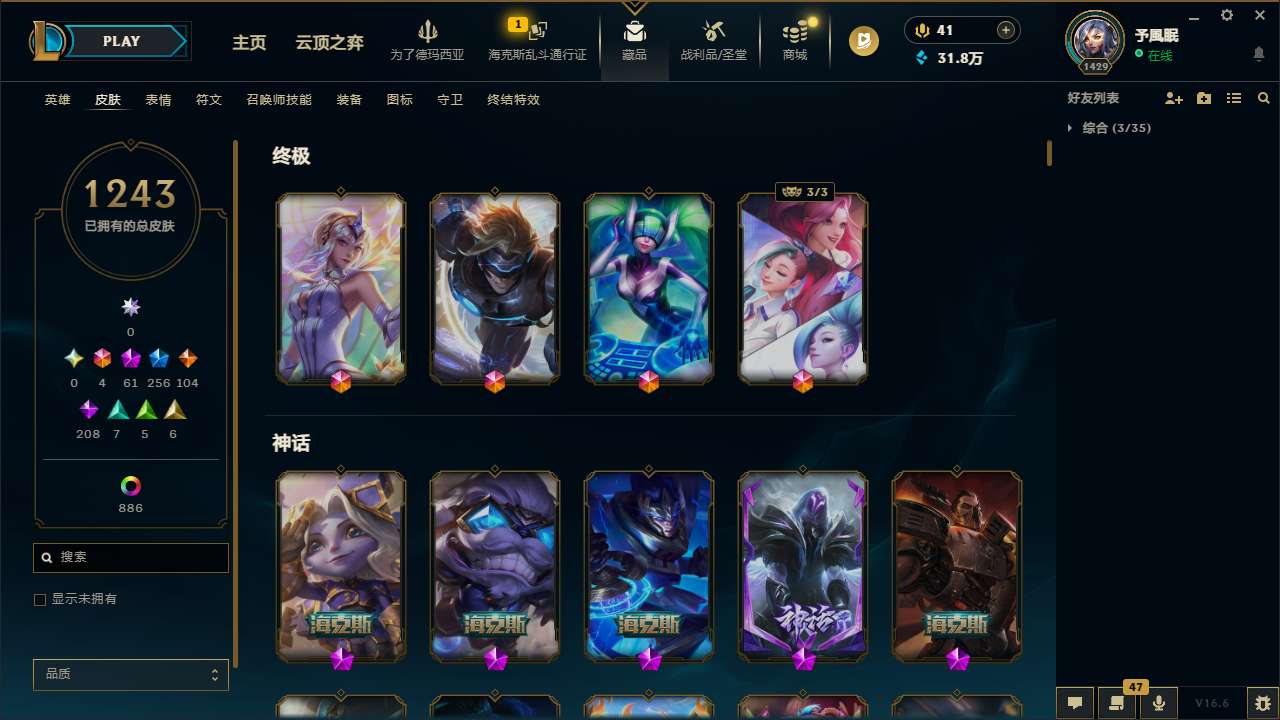1280x720 pixels.
Task: Click the add friend icon
Action: click(x=1174, y=97)
